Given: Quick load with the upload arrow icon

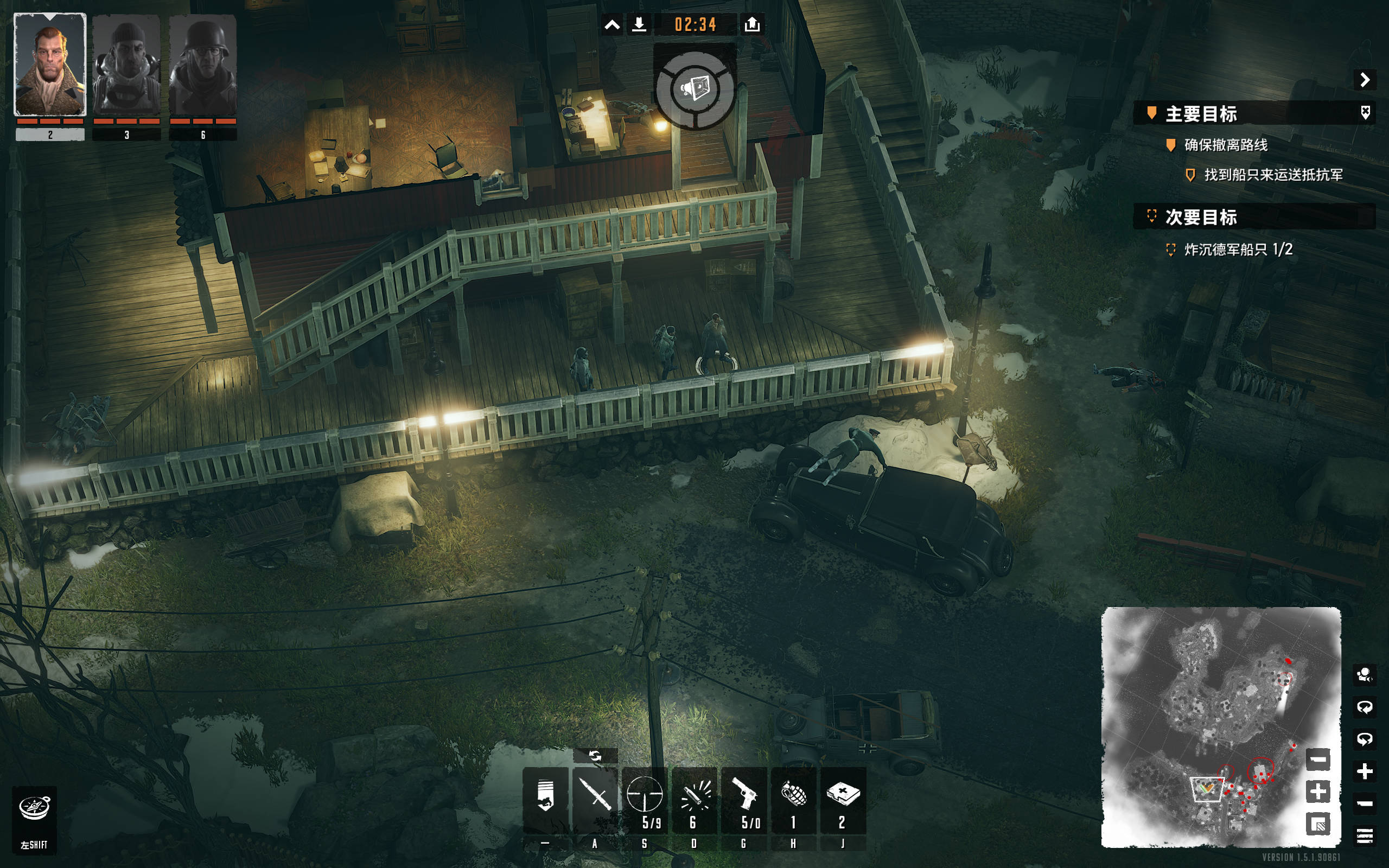Looking at the screenshot, I should coord(752,25).
